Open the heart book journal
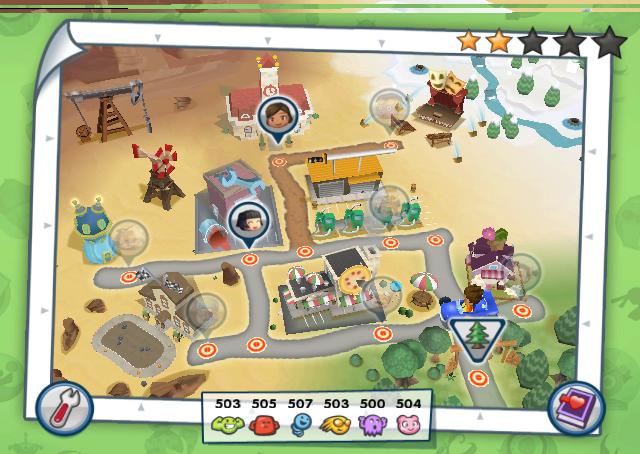The height and width of the screenshot is (454, 640). click(x=577, y=407)
